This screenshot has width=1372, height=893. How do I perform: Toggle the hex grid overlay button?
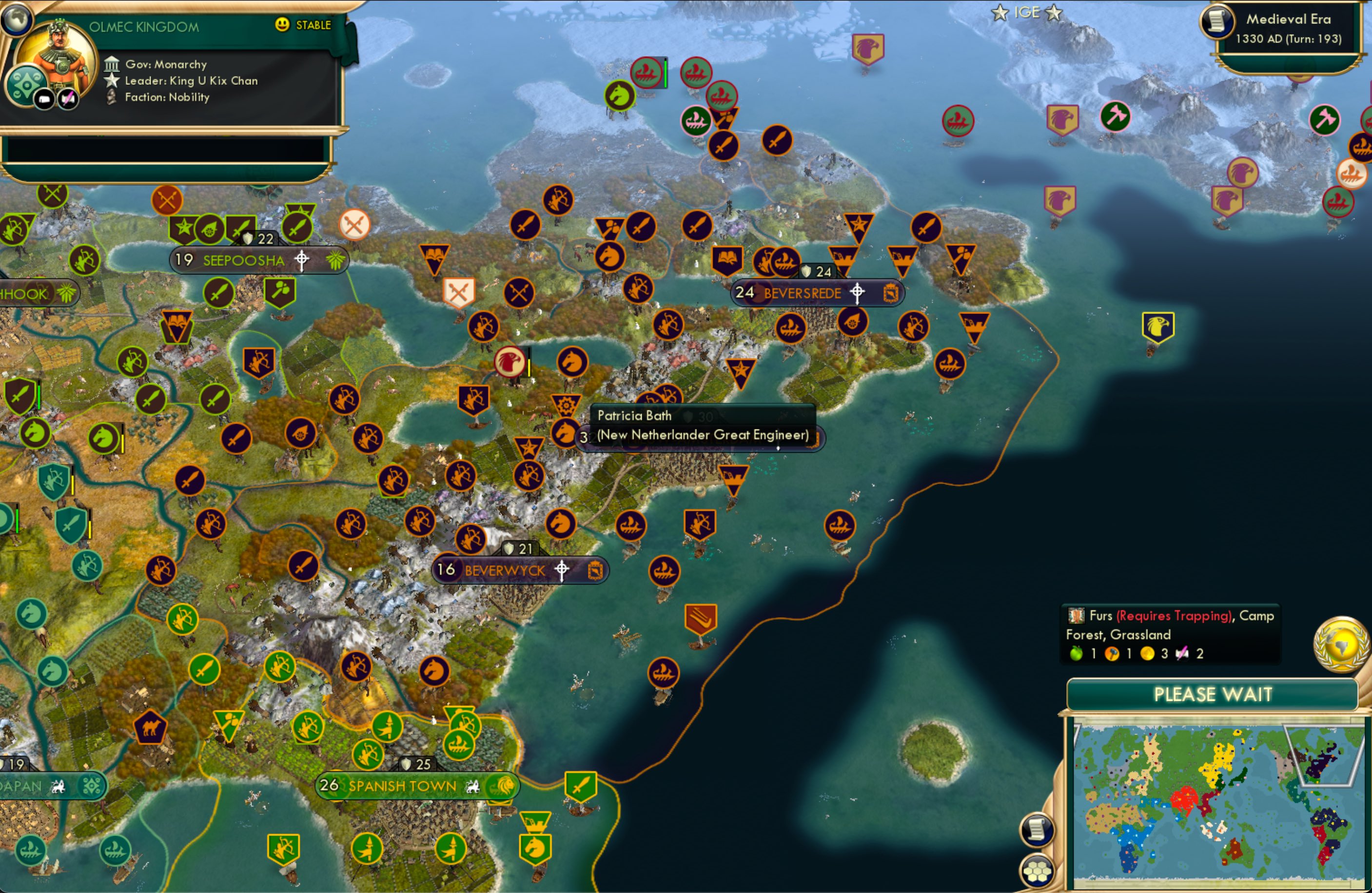[1036, 870]
